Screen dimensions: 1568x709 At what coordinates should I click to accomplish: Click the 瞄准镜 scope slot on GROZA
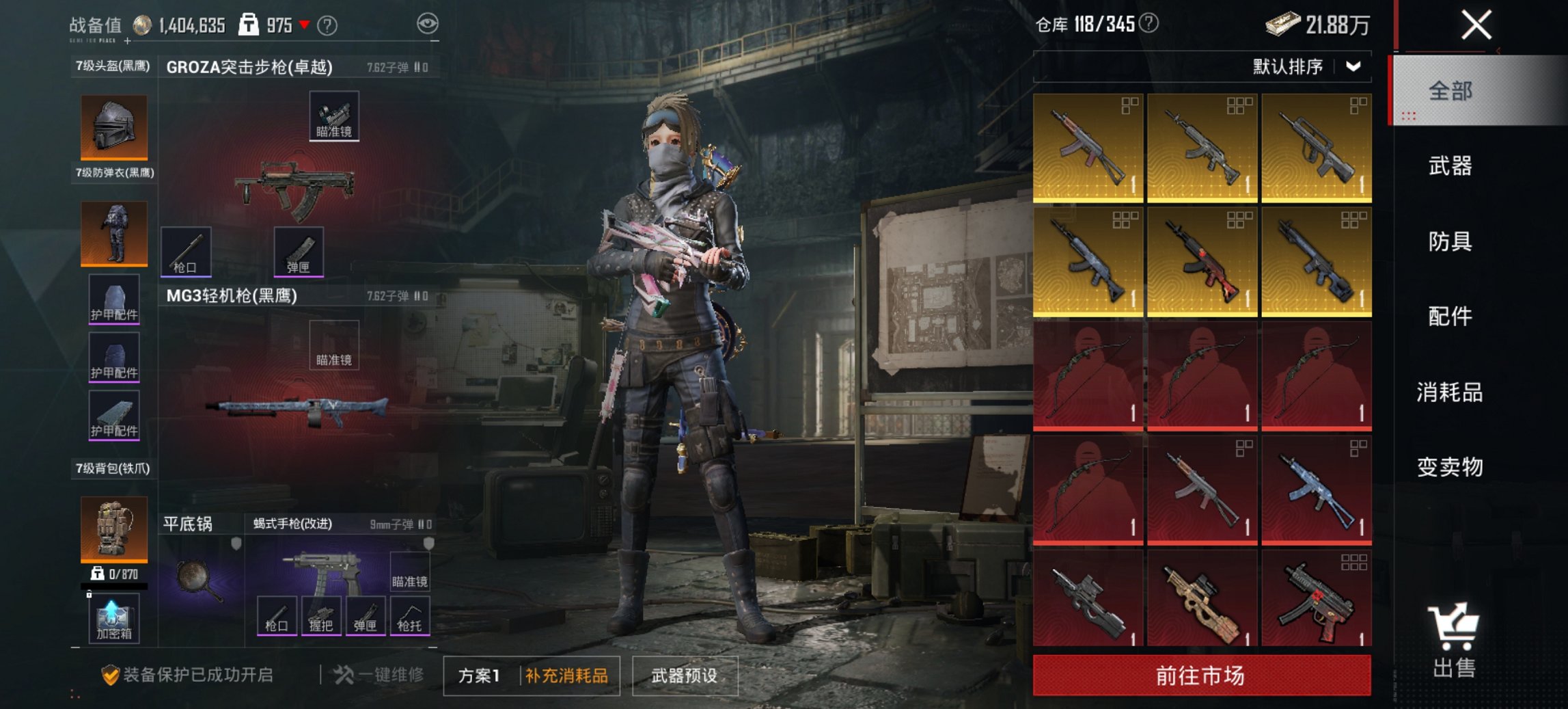pyautogui.click(x=334, y=117)
